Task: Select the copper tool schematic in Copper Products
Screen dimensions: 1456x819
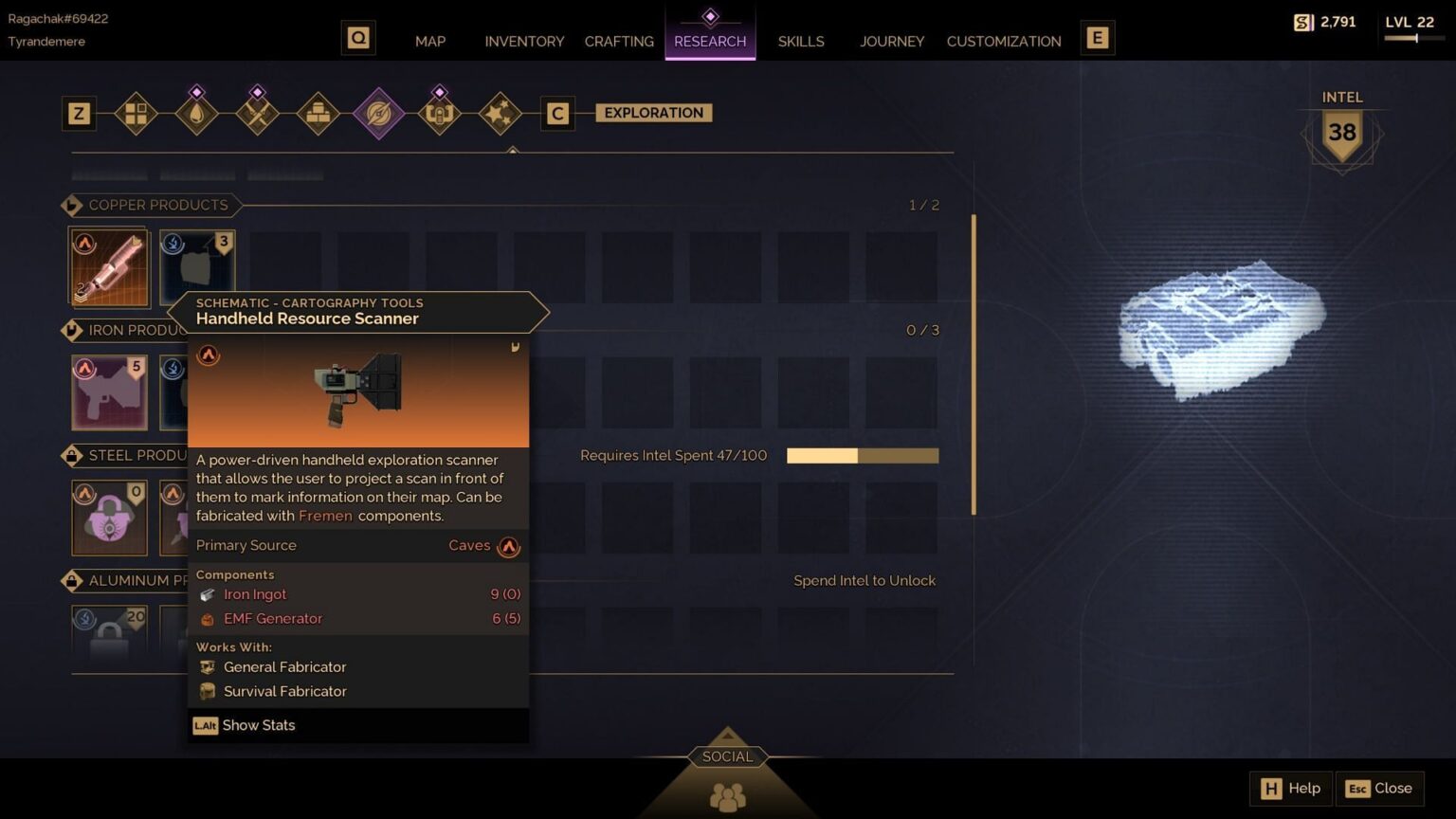Action: (110, 267)
